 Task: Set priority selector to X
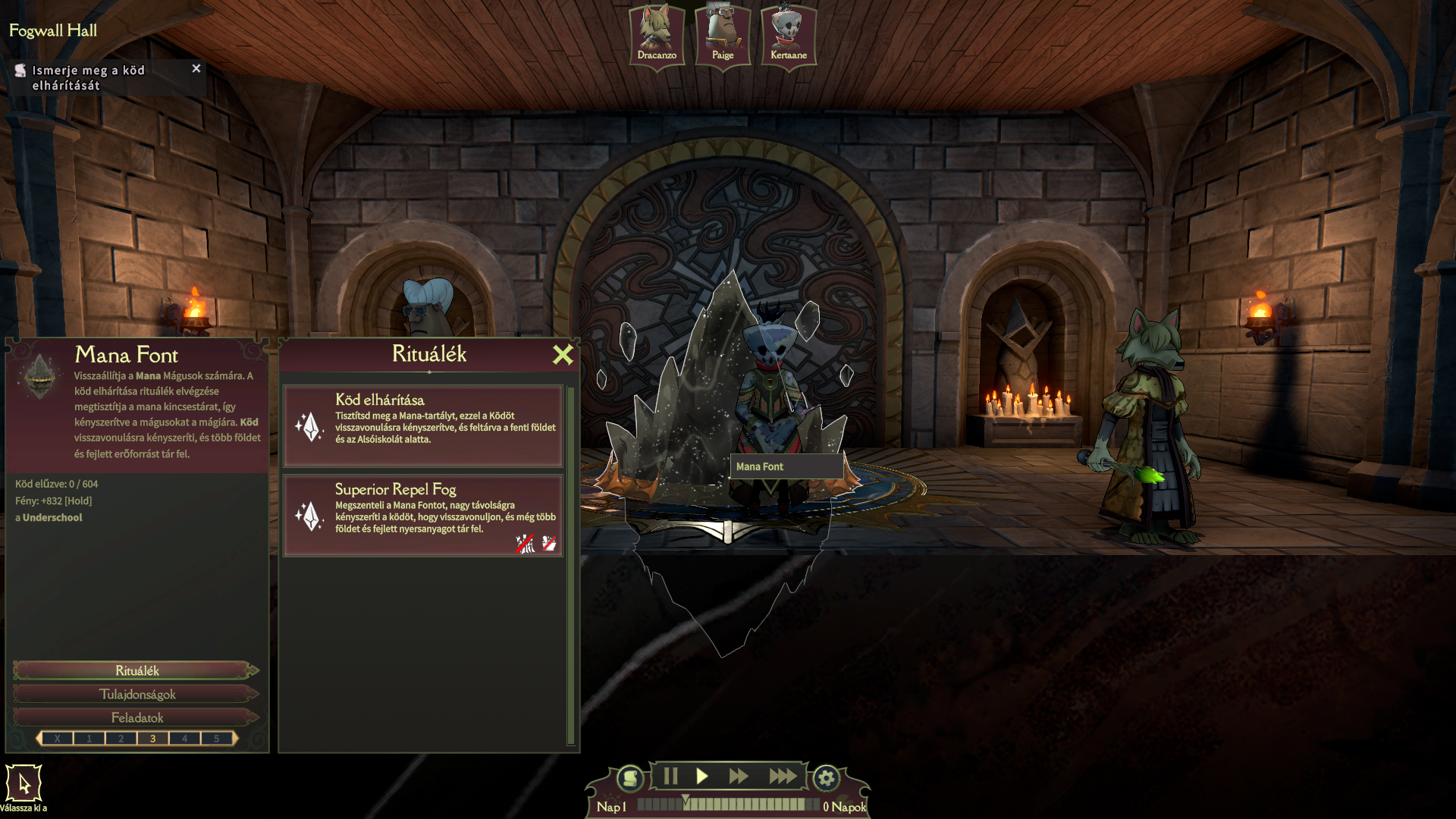click(58, 739)
